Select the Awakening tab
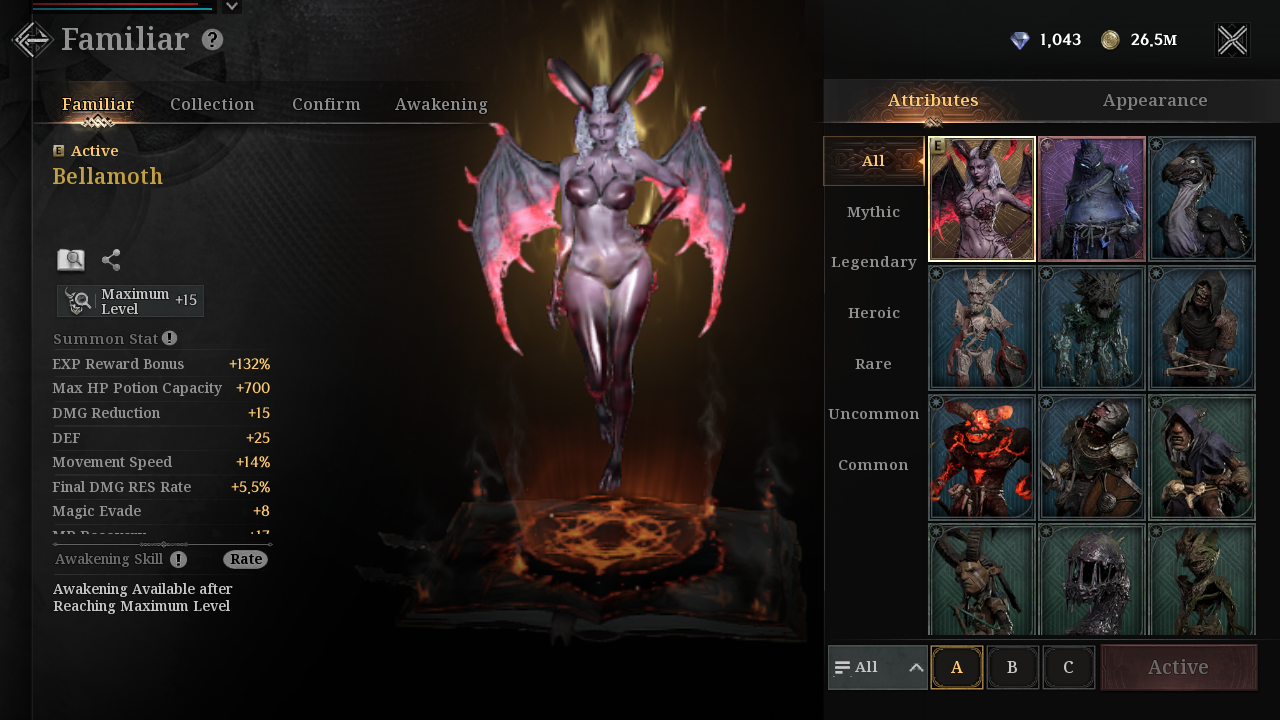Image resolution: width=1280 pixels, height=720 pixels. click(441, 104)
